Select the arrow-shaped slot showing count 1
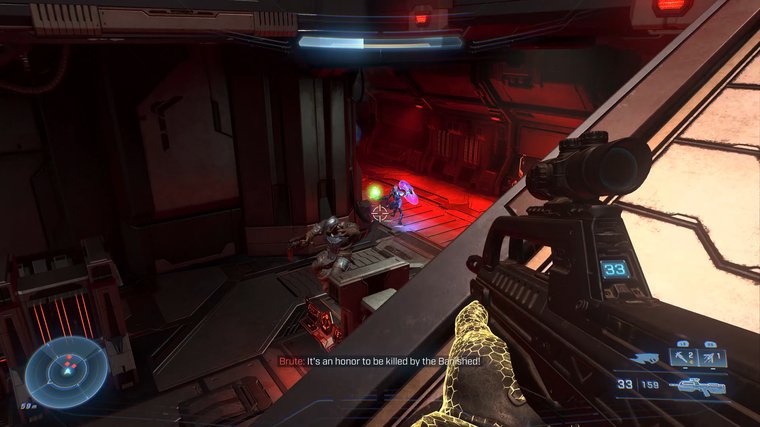Viewport: 760px width, 427px height. click(x=713, y=356)
